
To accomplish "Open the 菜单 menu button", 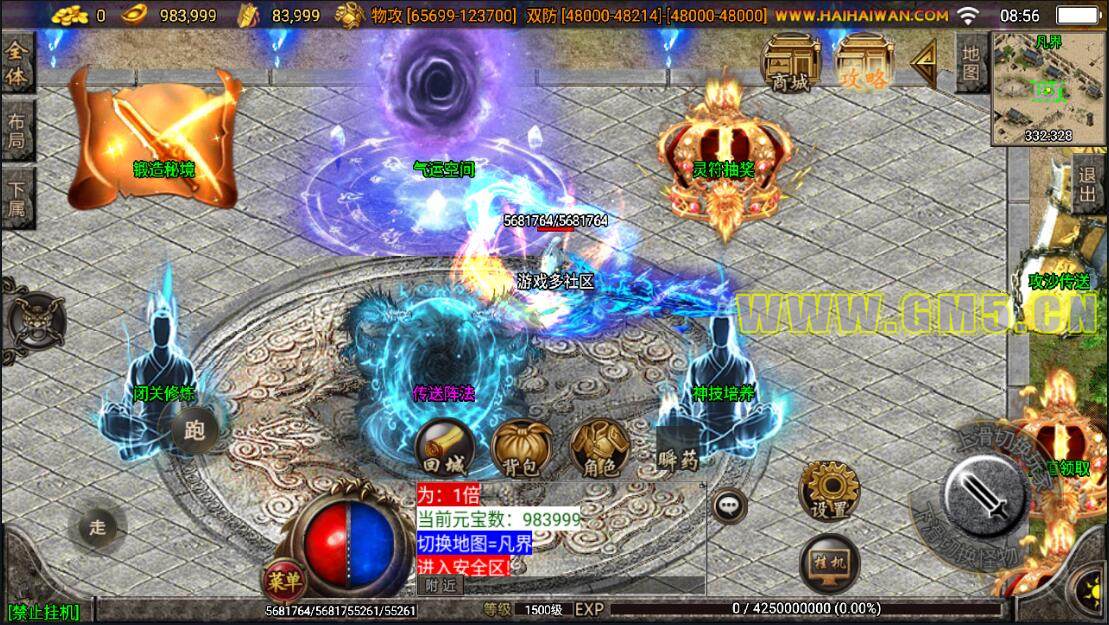I will coord(284,580).
